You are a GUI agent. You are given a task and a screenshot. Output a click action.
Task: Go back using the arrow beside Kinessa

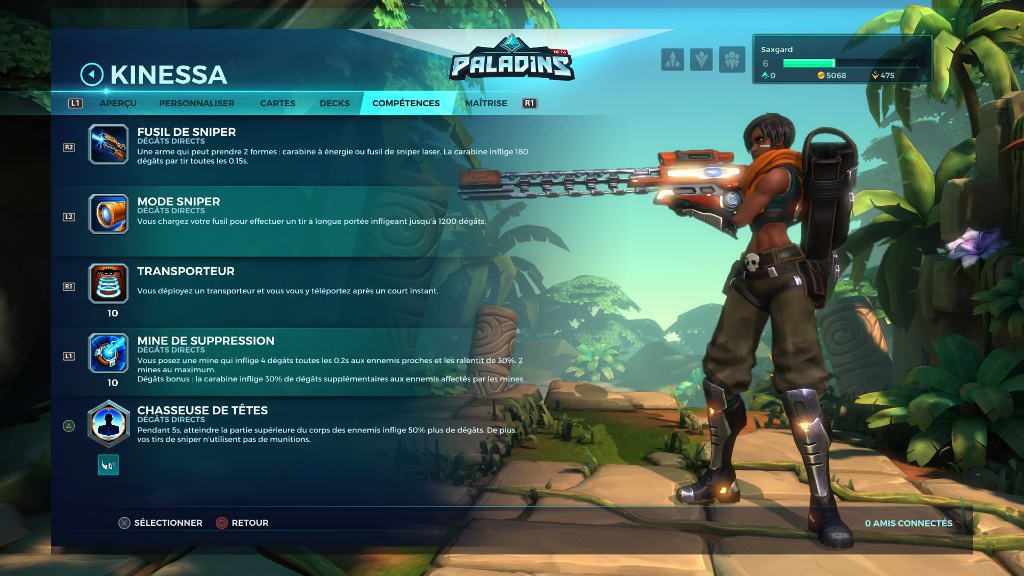pyautogui.click(x=92, y=74)
